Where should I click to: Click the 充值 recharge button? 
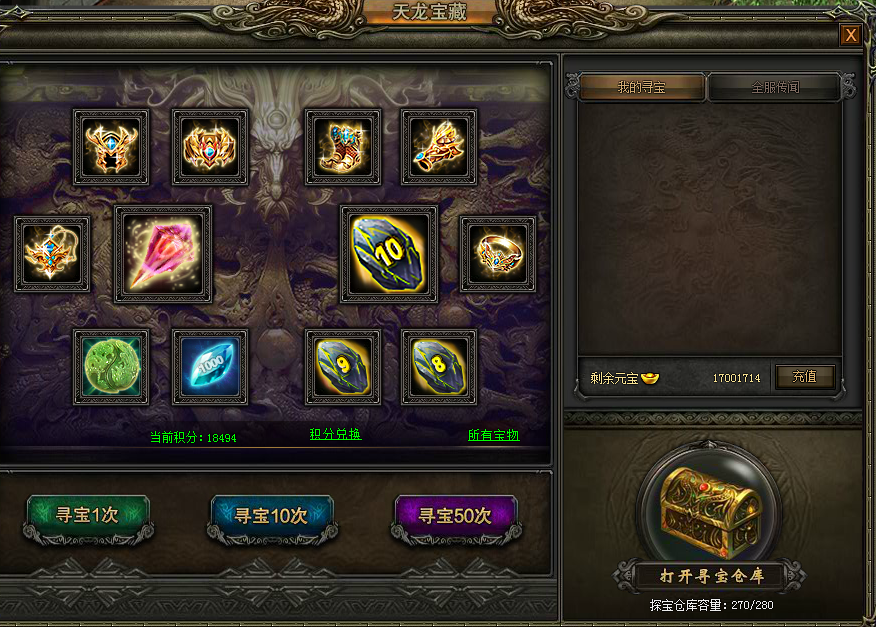[x=805, y=377]
